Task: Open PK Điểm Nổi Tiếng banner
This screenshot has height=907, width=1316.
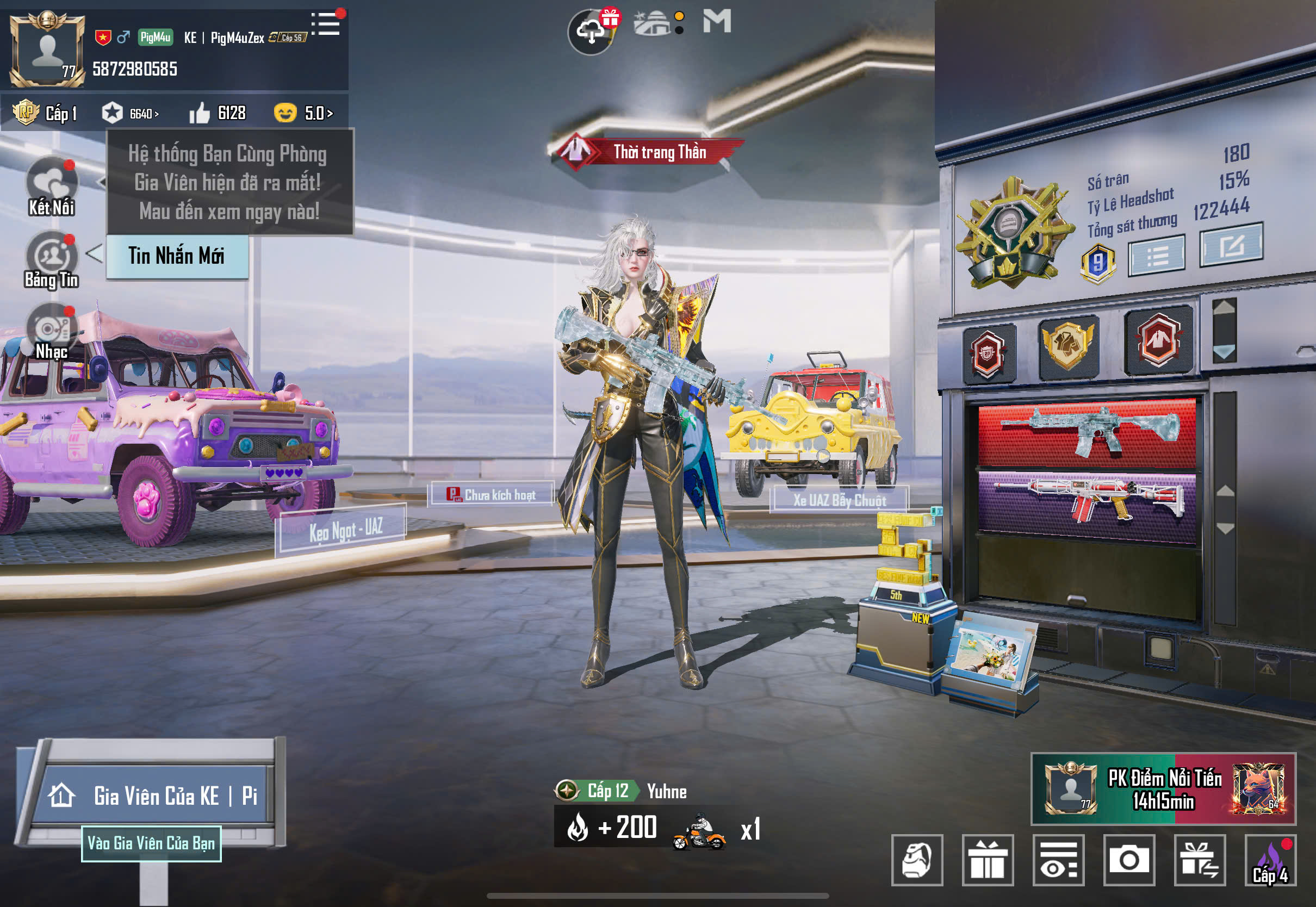Action: [x=1163, y=789]
